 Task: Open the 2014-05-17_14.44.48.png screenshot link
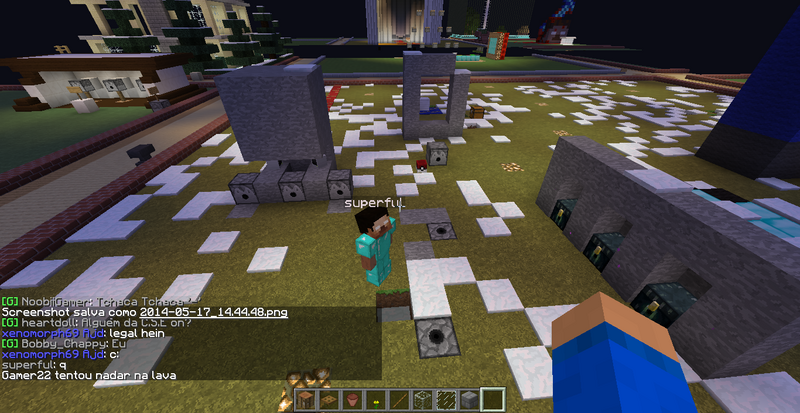tap(213, 312)
